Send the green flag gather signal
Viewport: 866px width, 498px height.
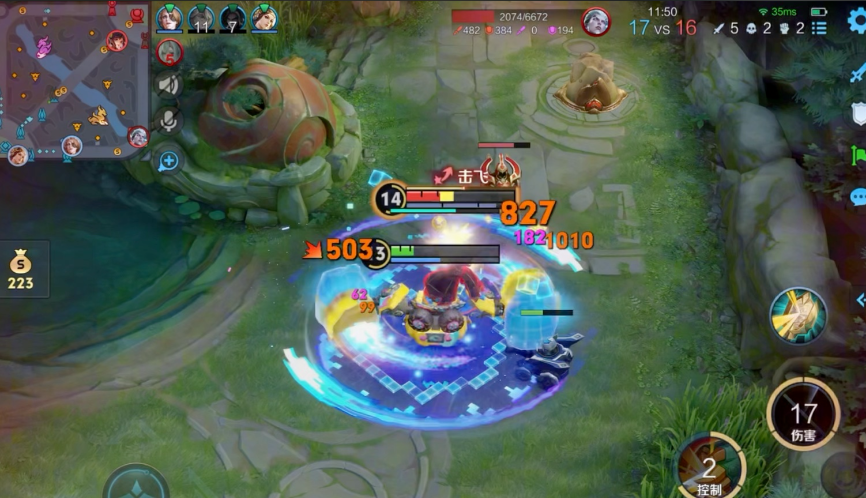click(x=858, y=156)
